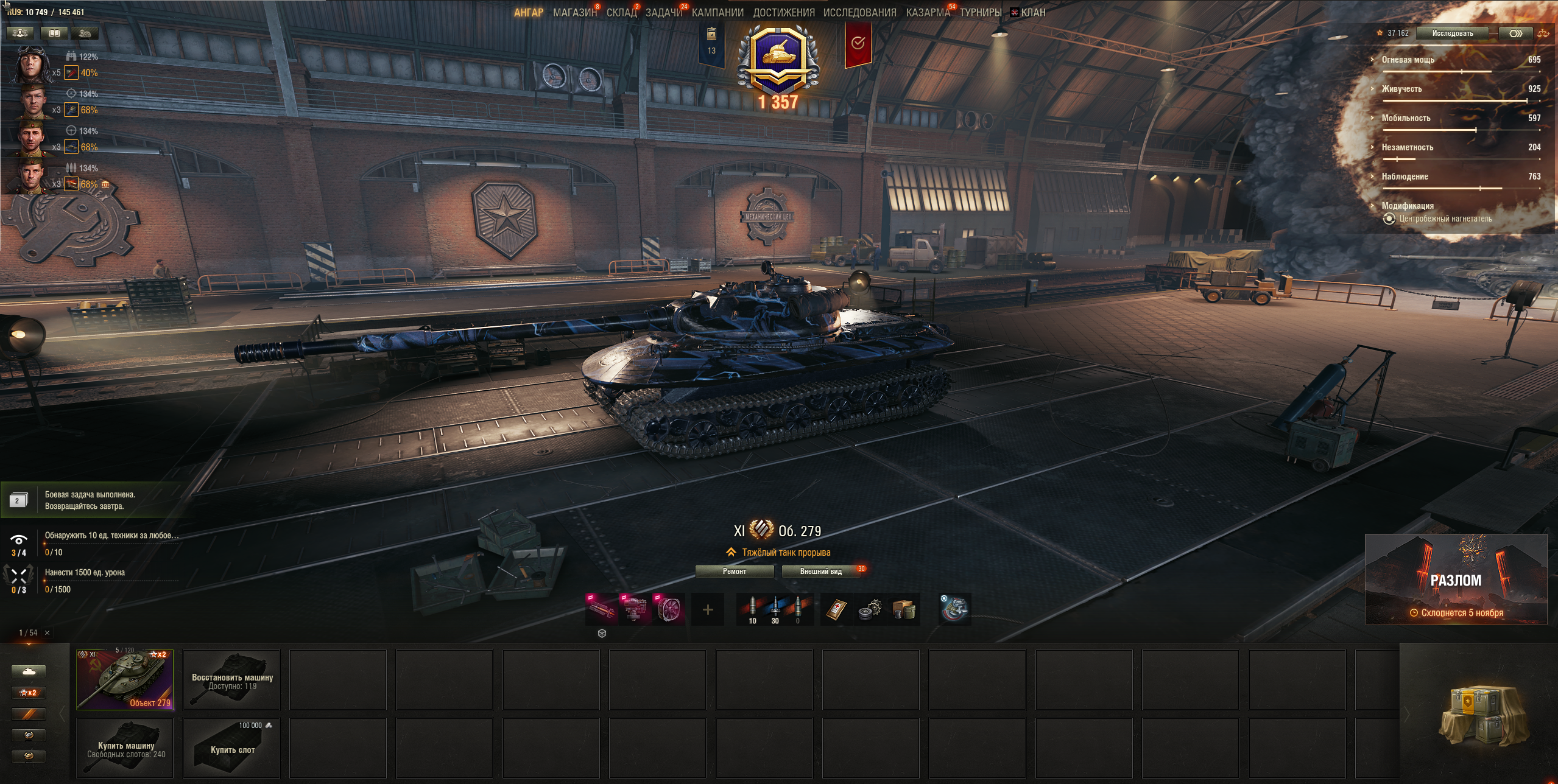Screen dimensions: 1558x784
Task: Click the Исследовать research button
Action: (1452, 33)
